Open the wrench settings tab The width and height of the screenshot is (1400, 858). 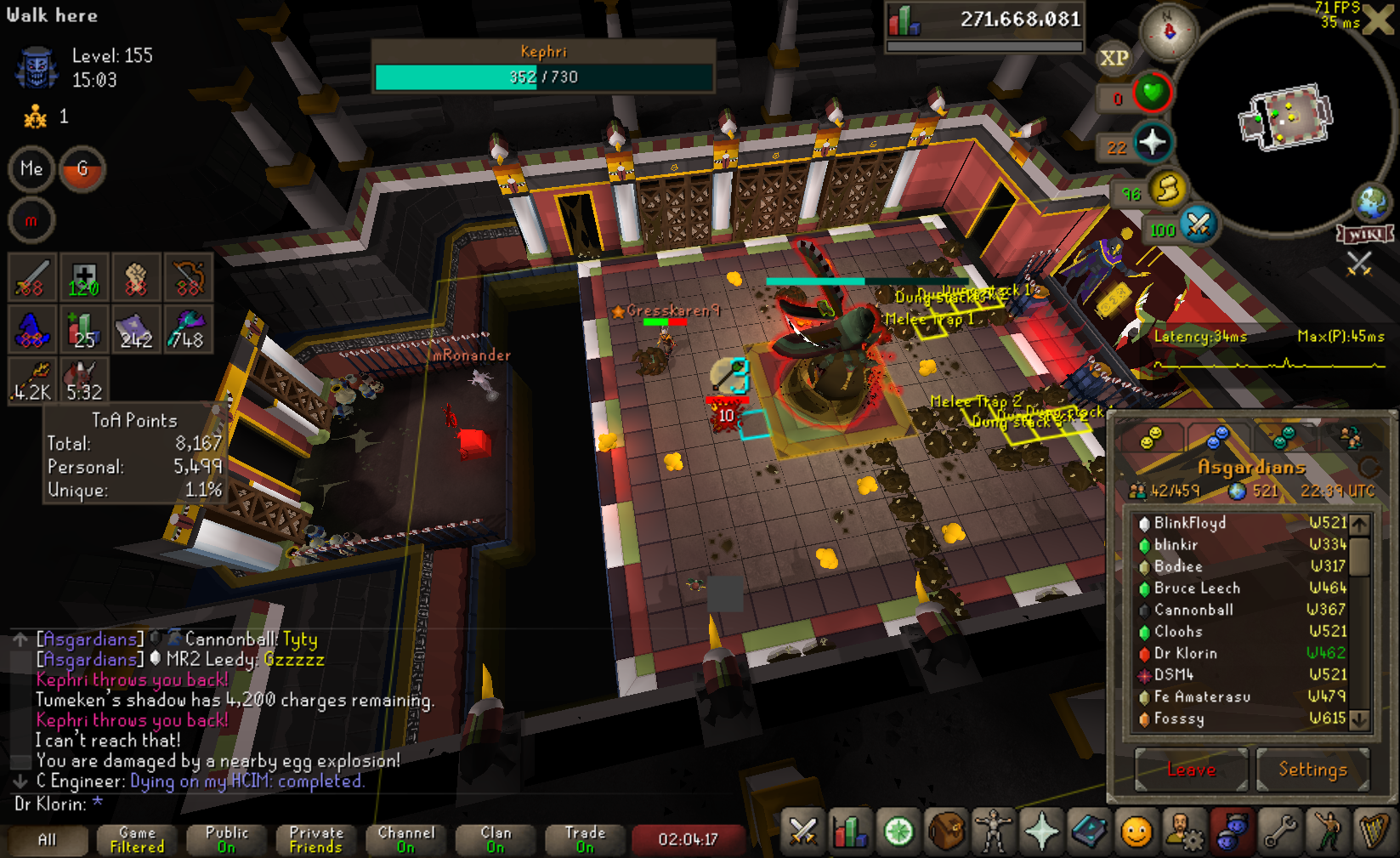pyautogui.click(x=1278, y=831)
